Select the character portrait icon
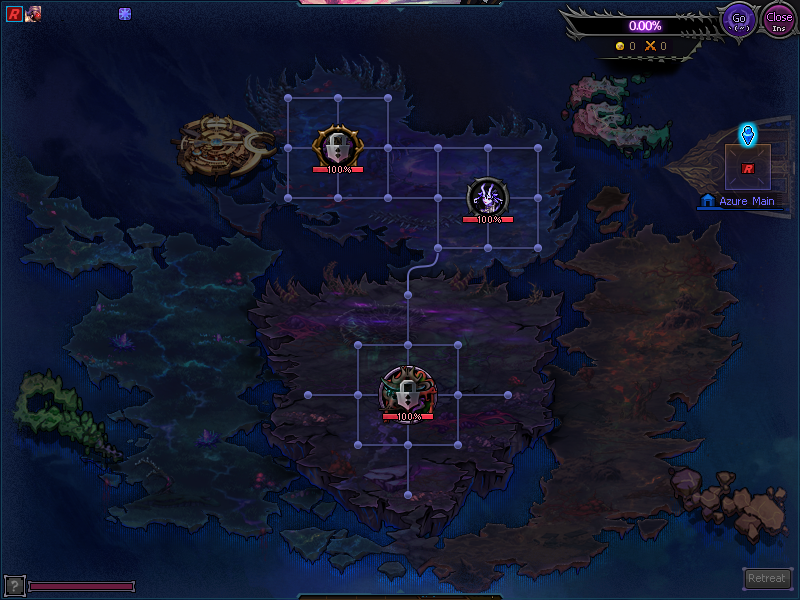800x600 pixels. [32, 14]
